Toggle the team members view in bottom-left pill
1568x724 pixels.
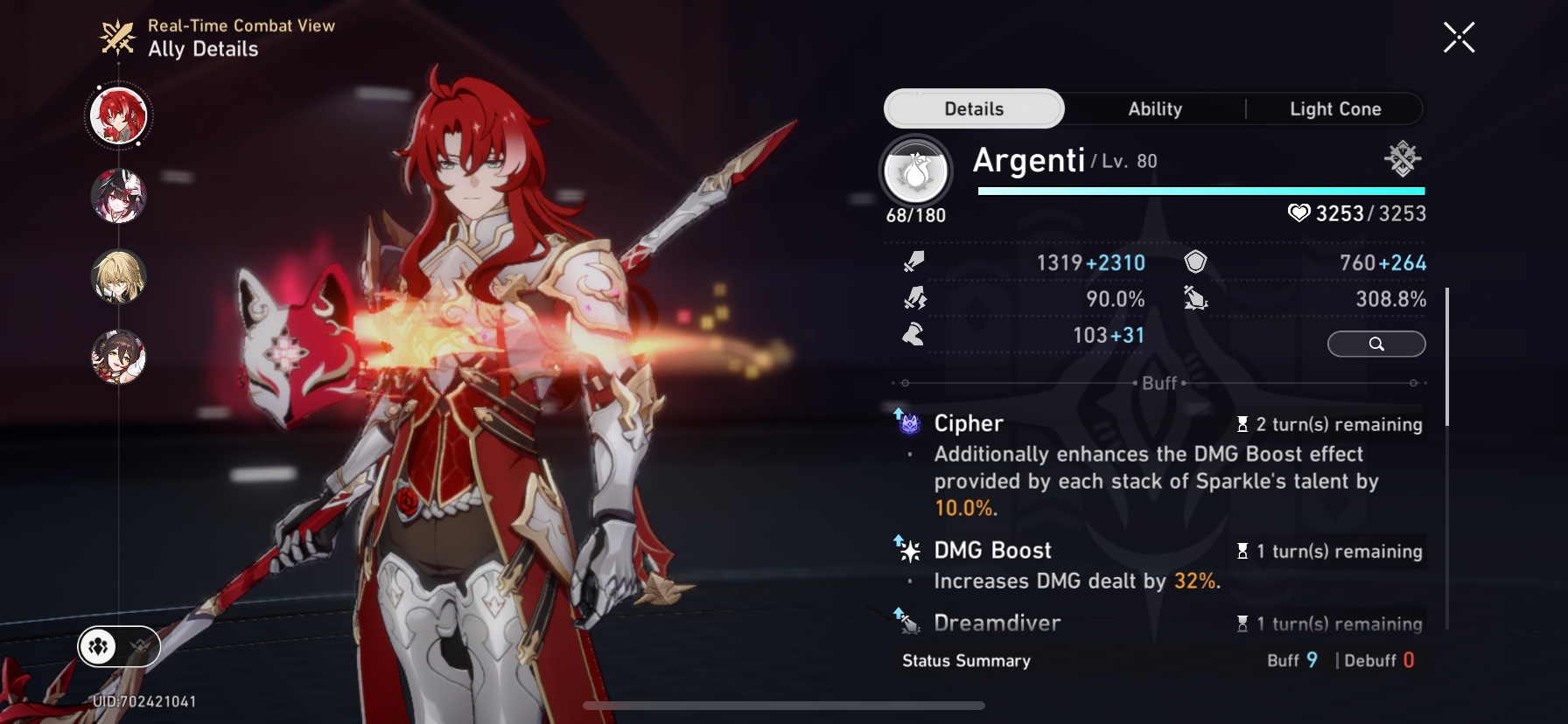pos(98,647)
